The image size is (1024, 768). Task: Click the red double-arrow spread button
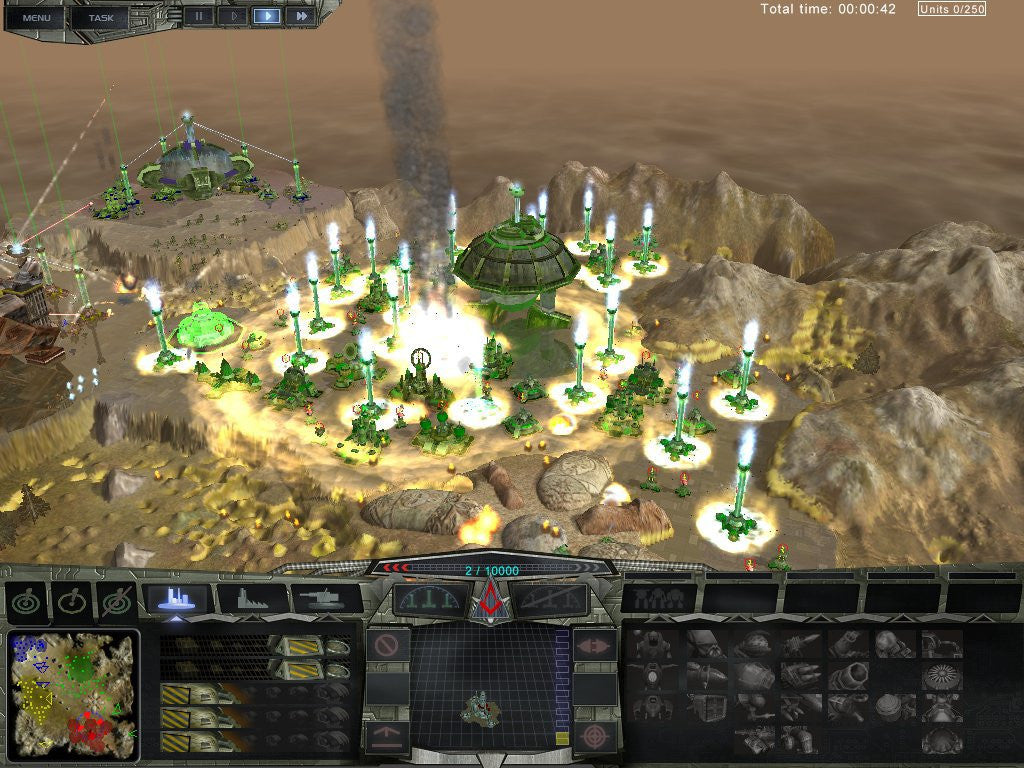pos(594,645)
